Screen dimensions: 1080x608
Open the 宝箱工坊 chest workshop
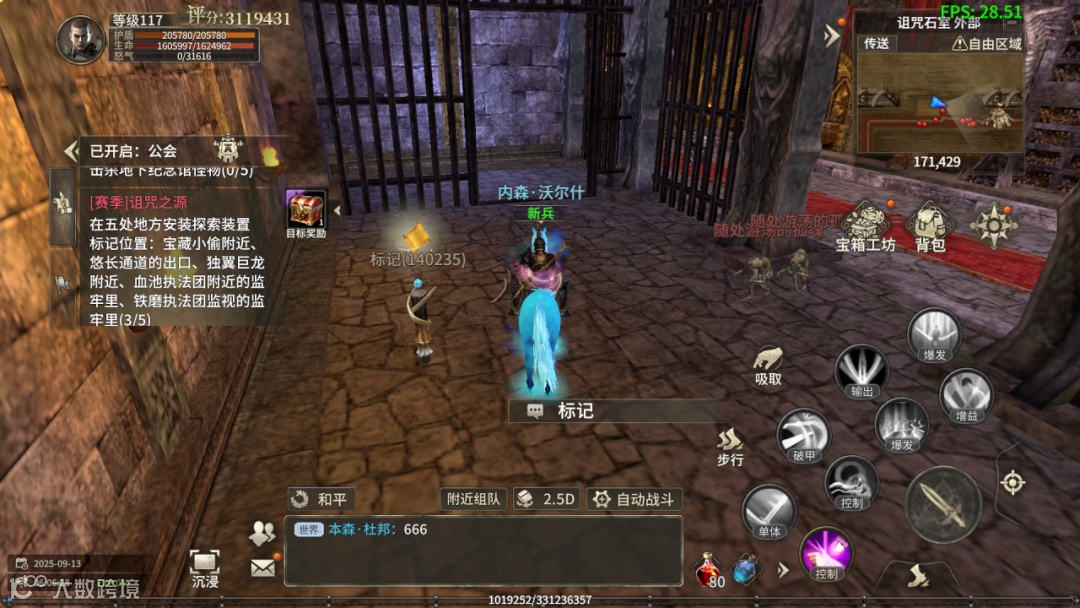865,226
